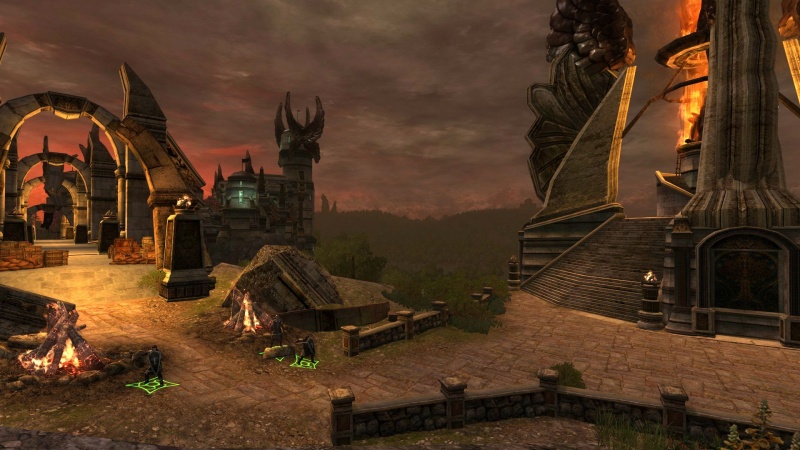Image resolution: width=800 pixels, height=450 pixels.
Task: Select the green-marked unit beside the large bonfire
Action: click(x=152, y=367)
